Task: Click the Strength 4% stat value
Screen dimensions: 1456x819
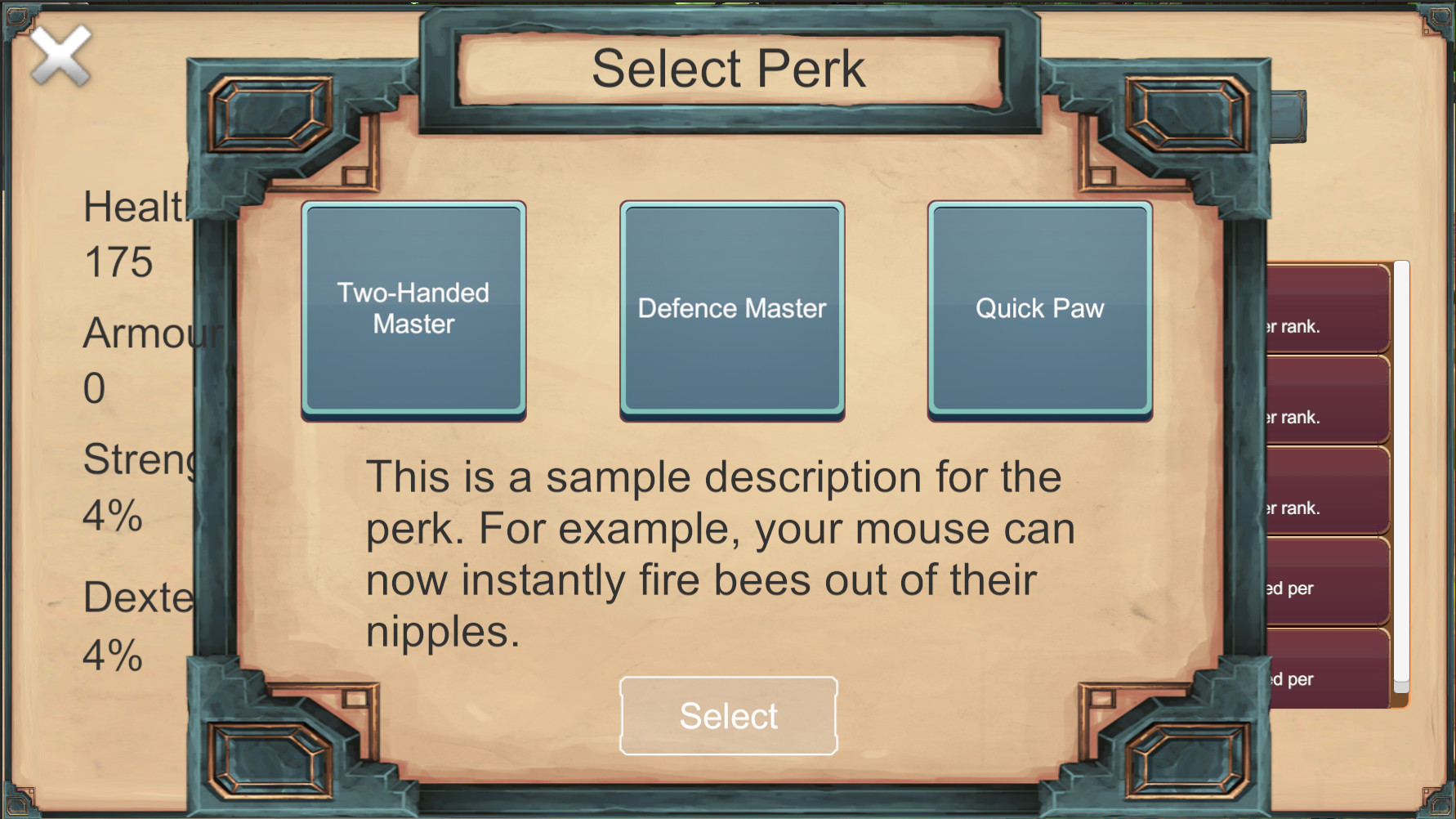Action: (113, 517)
